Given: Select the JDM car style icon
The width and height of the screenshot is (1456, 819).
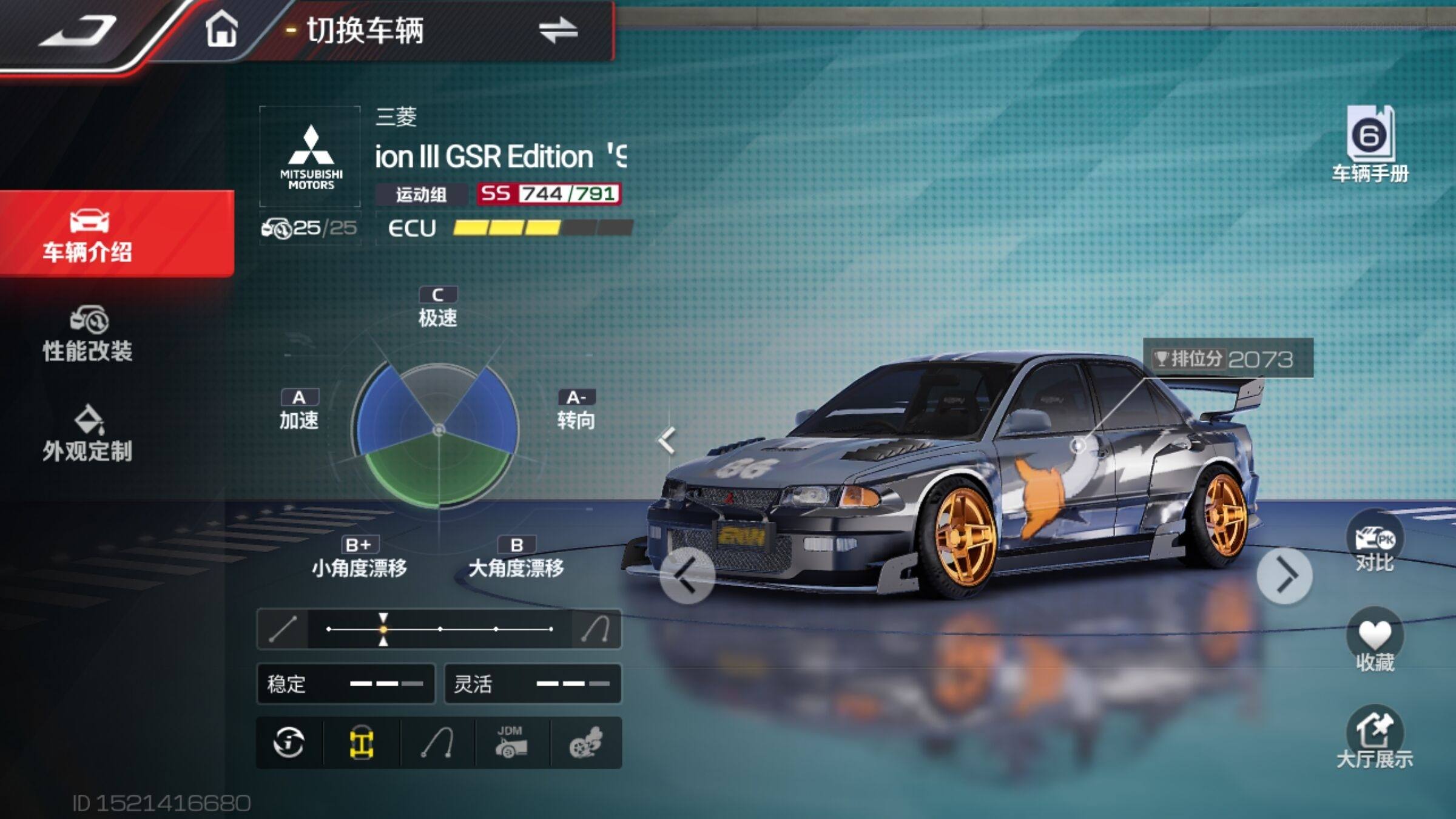Looking at the screenshot, I should point(511,743).
